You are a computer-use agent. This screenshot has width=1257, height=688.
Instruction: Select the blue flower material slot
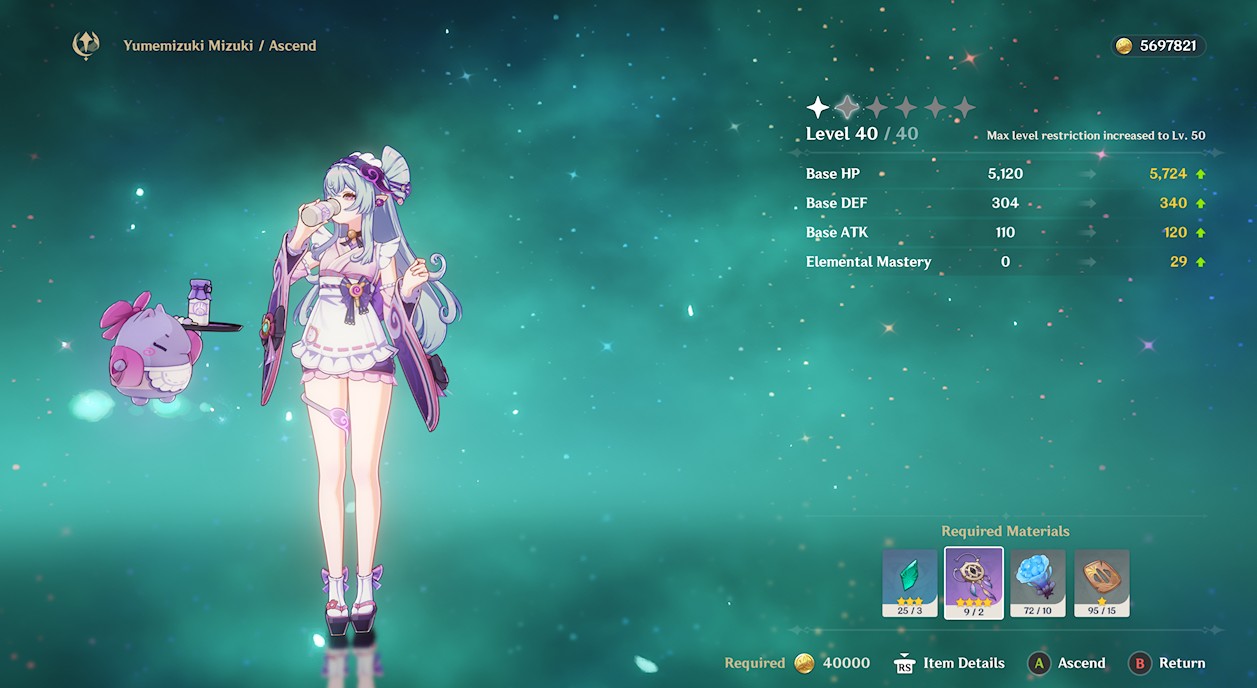pos(1038,581)
